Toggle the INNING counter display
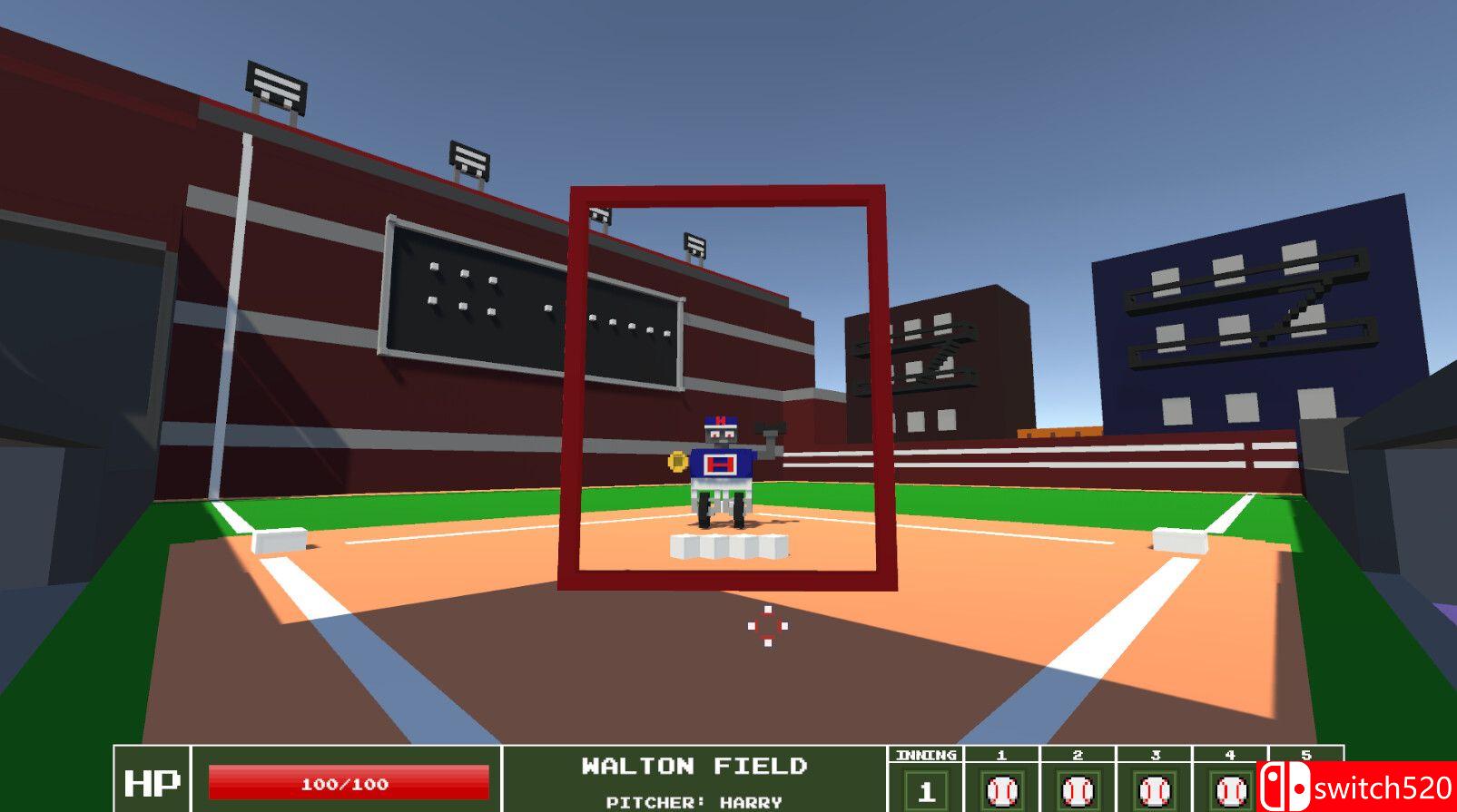1457x812 pixels. 925,754
